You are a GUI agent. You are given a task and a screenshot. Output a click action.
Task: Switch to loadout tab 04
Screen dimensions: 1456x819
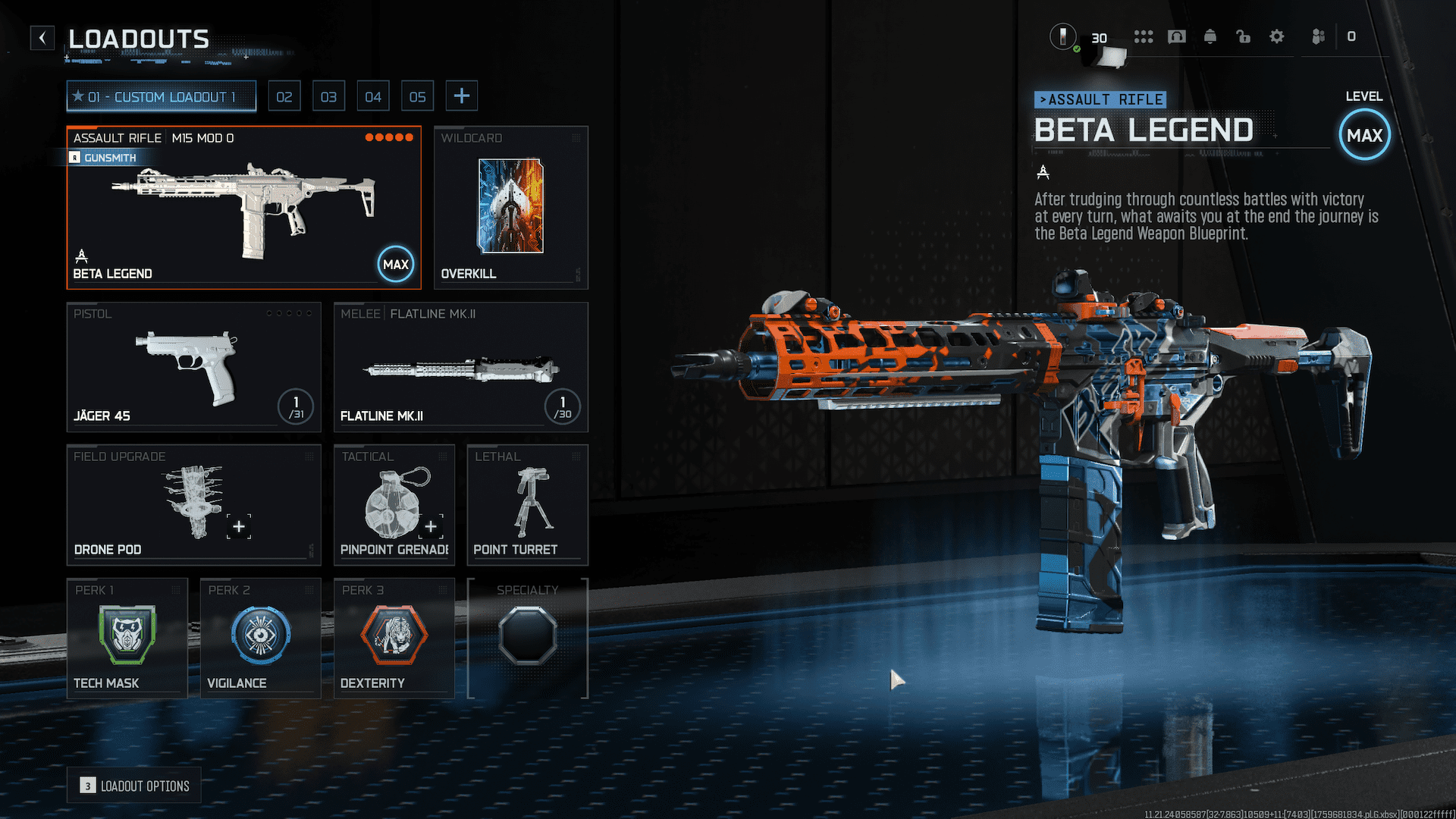point(373,96)
